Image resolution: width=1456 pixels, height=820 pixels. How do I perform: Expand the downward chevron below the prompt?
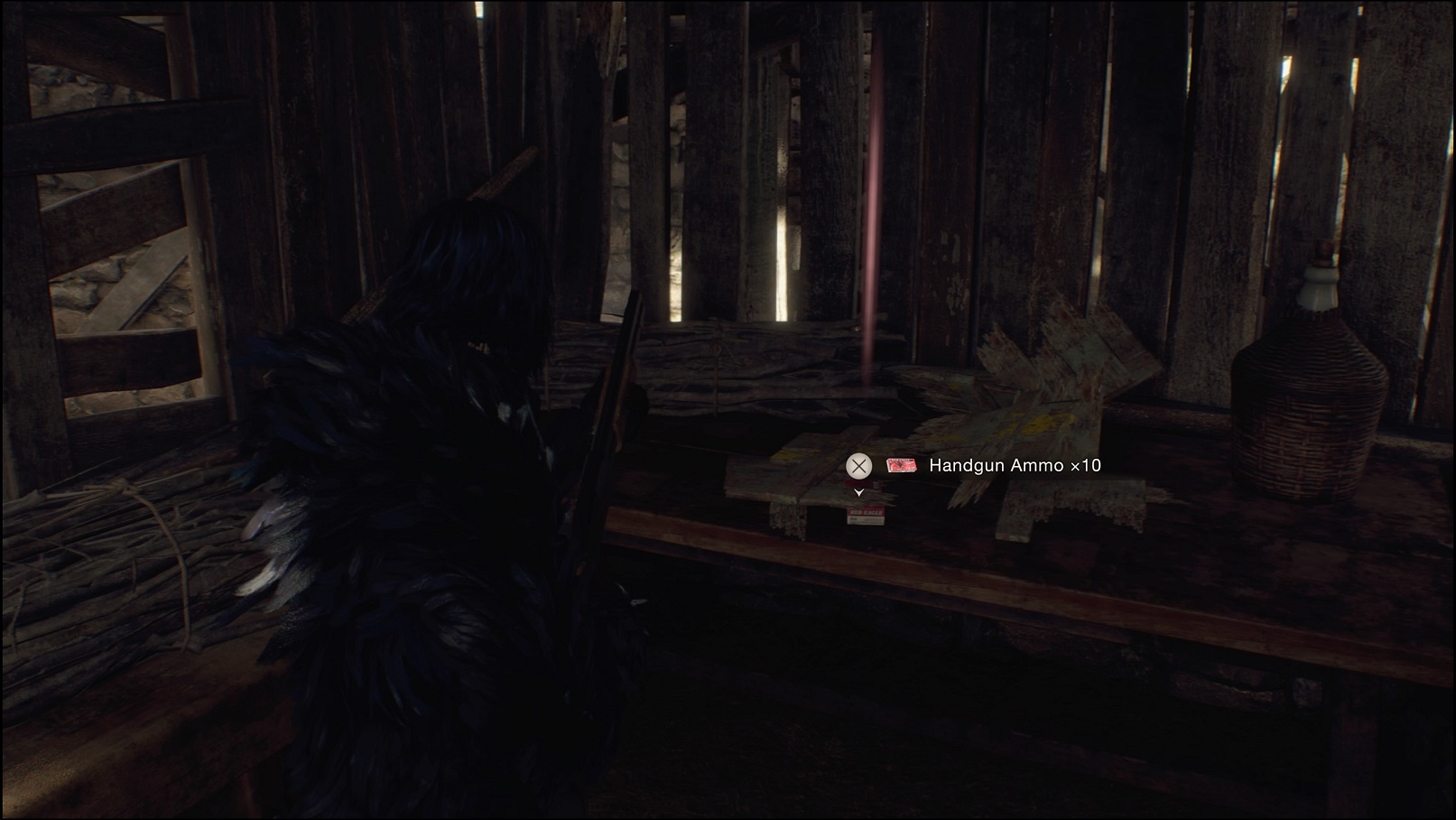point(859,493)
